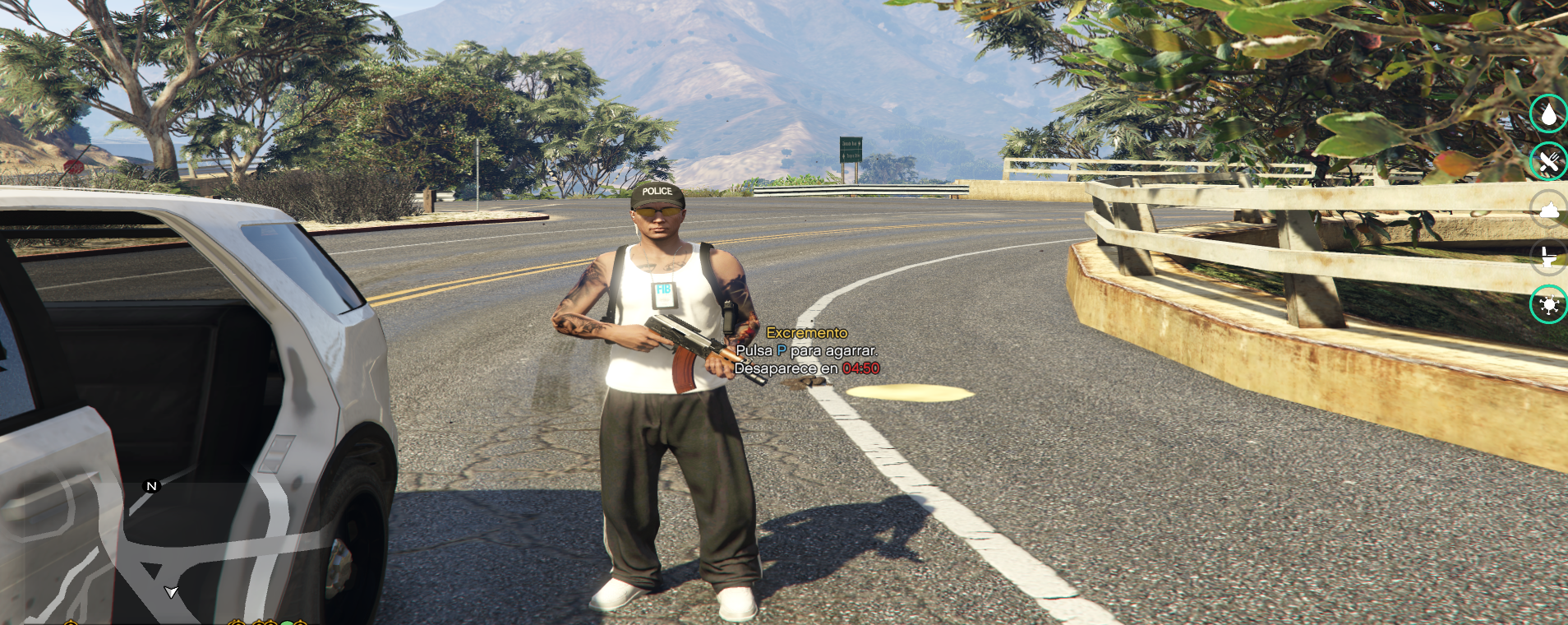Click the poop status icon

pyautogui.click(x=1548, y=210)
